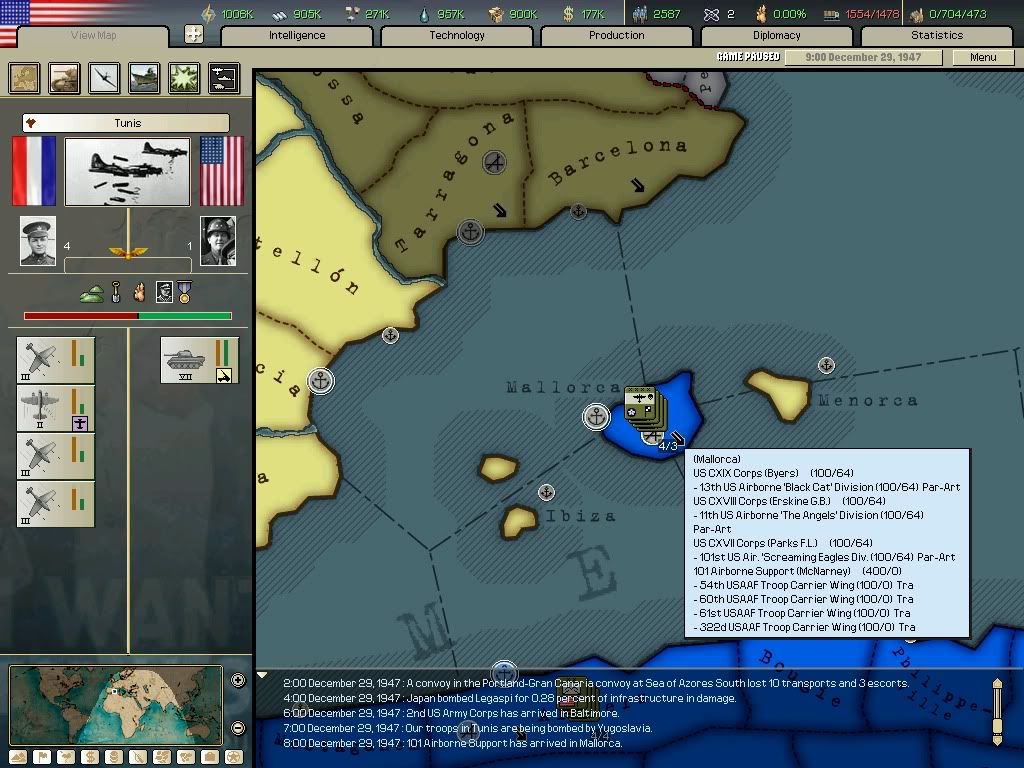Click the Tunis province name bar
Image resolution: width=1024 pixels, height=768 pixels.
coord(126,123)
